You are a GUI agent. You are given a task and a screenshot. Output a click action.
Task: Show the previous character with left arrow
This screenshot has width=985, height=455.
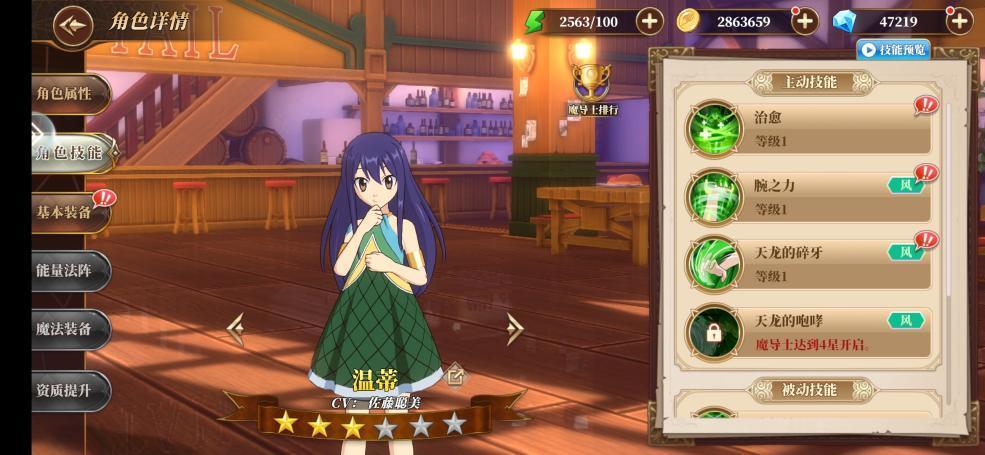click(236, 328)
